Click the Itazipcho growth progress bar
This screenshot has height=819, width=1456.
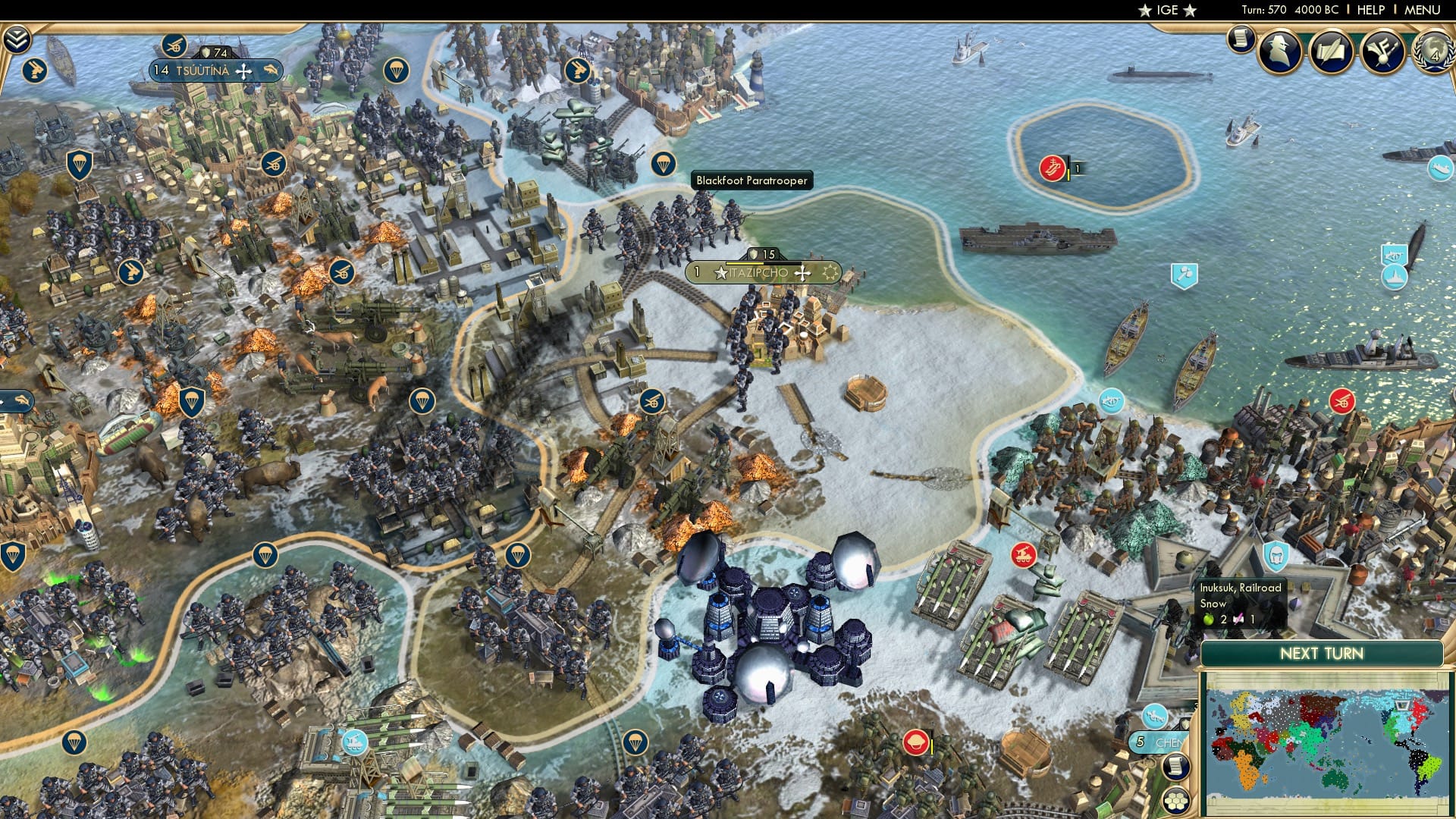tap(763, 262)
